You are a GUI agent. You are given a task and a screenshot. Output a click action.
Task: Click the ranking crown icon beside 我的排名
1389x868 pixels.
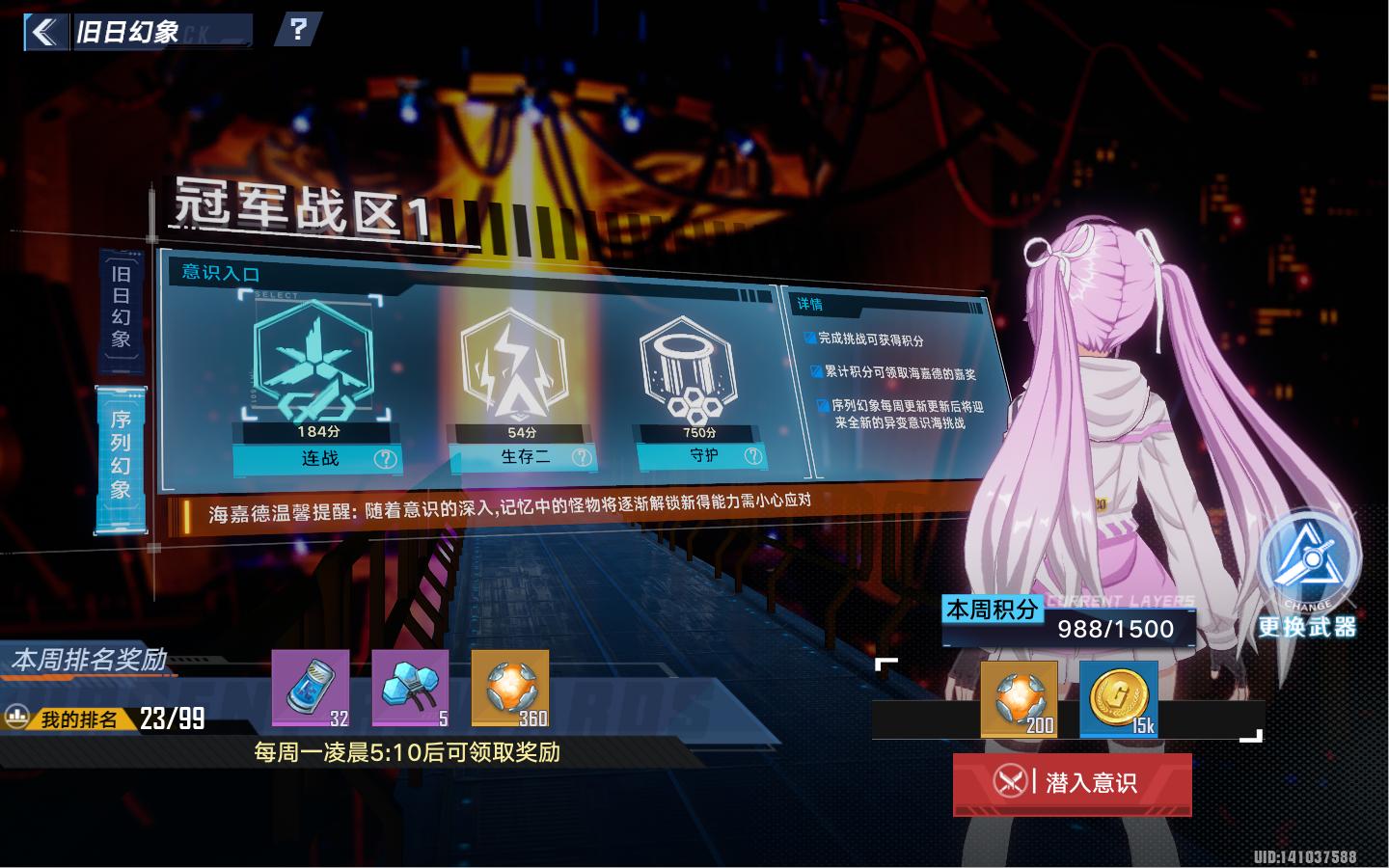click(x=15, y=717)
